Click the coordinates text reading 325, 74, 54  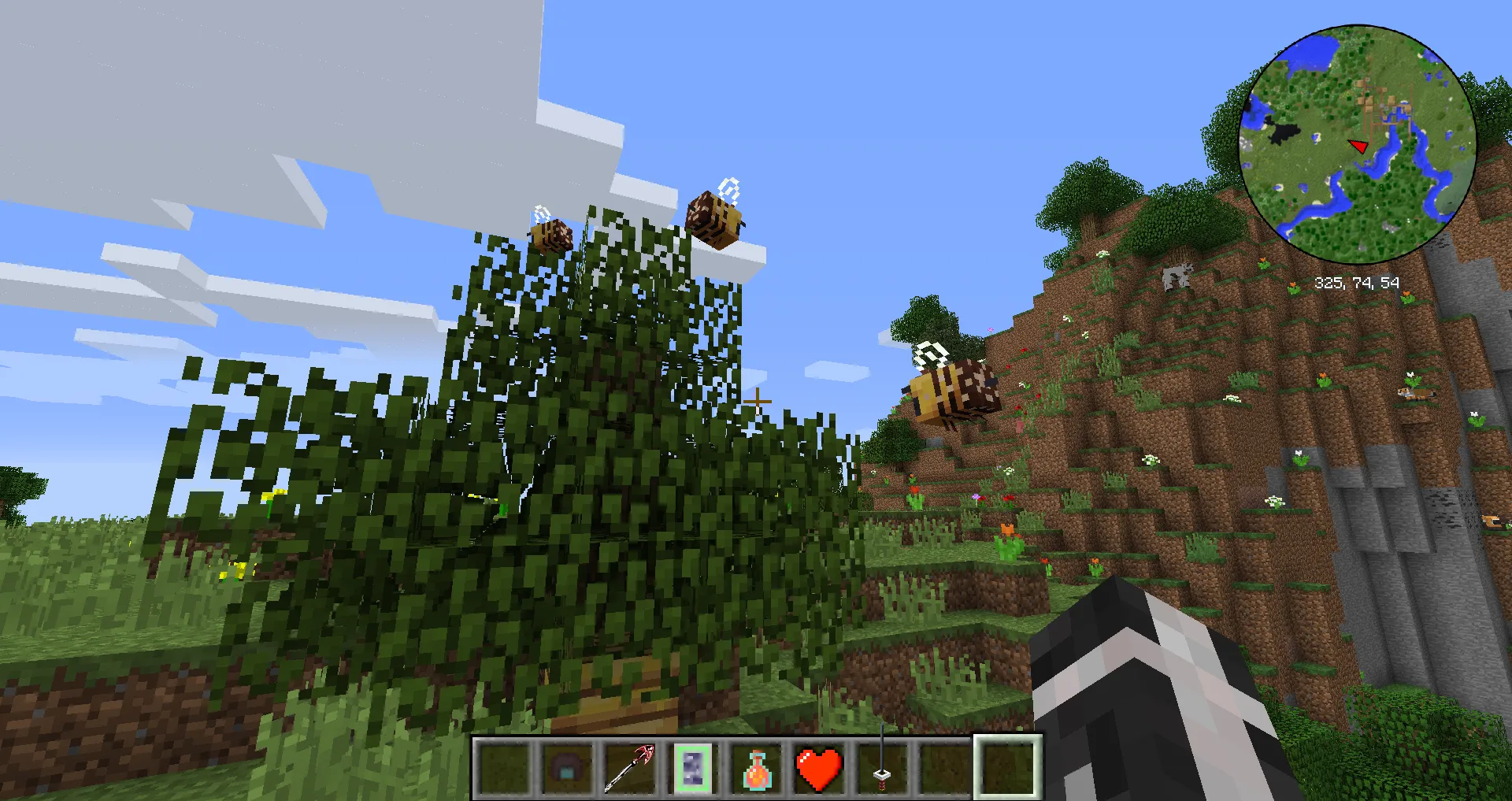point(1358,280)
